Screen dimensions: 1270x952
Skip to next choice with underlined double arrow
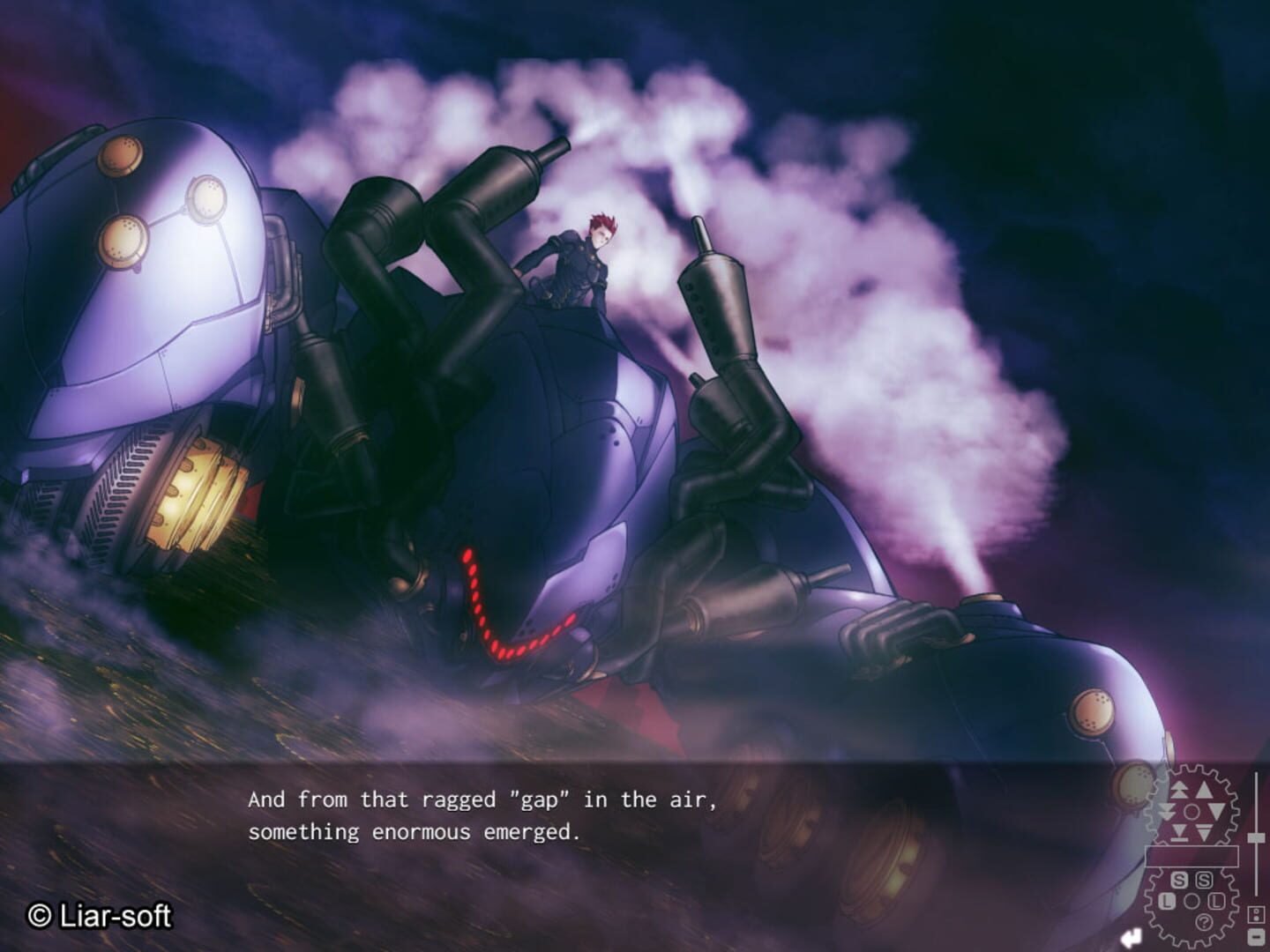click(x=1204, y=831)
